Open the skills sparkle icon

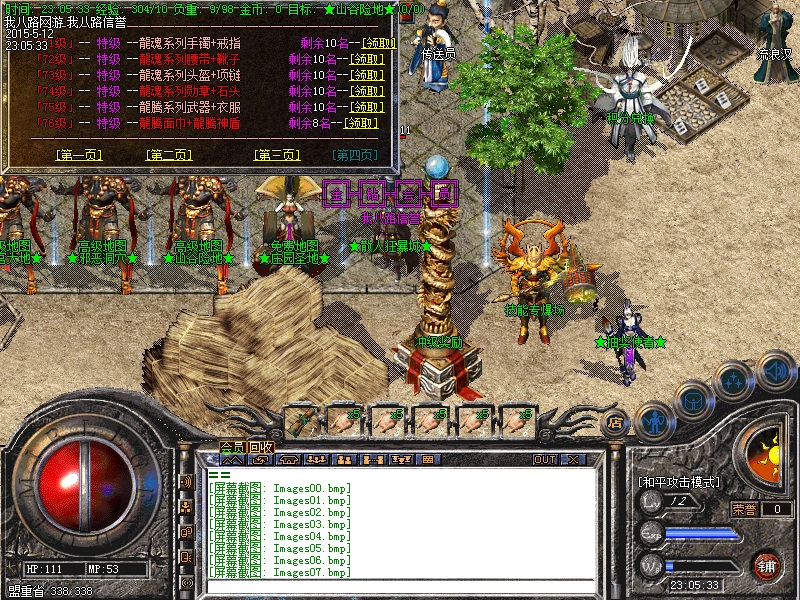click(x=734, y=380)
